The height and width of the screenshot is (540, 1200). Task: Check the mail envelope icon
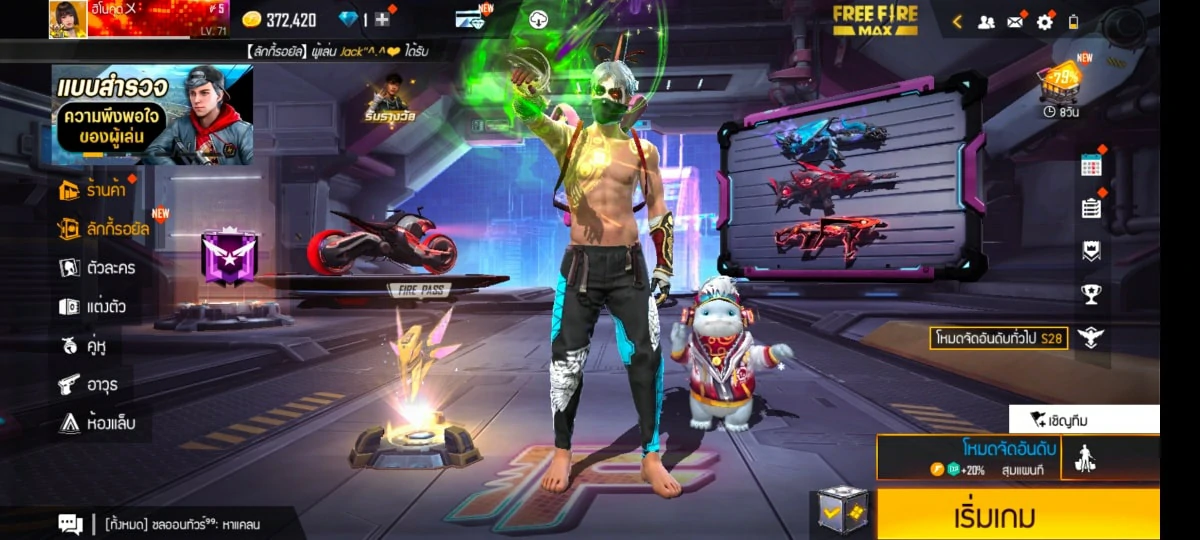1015,21
